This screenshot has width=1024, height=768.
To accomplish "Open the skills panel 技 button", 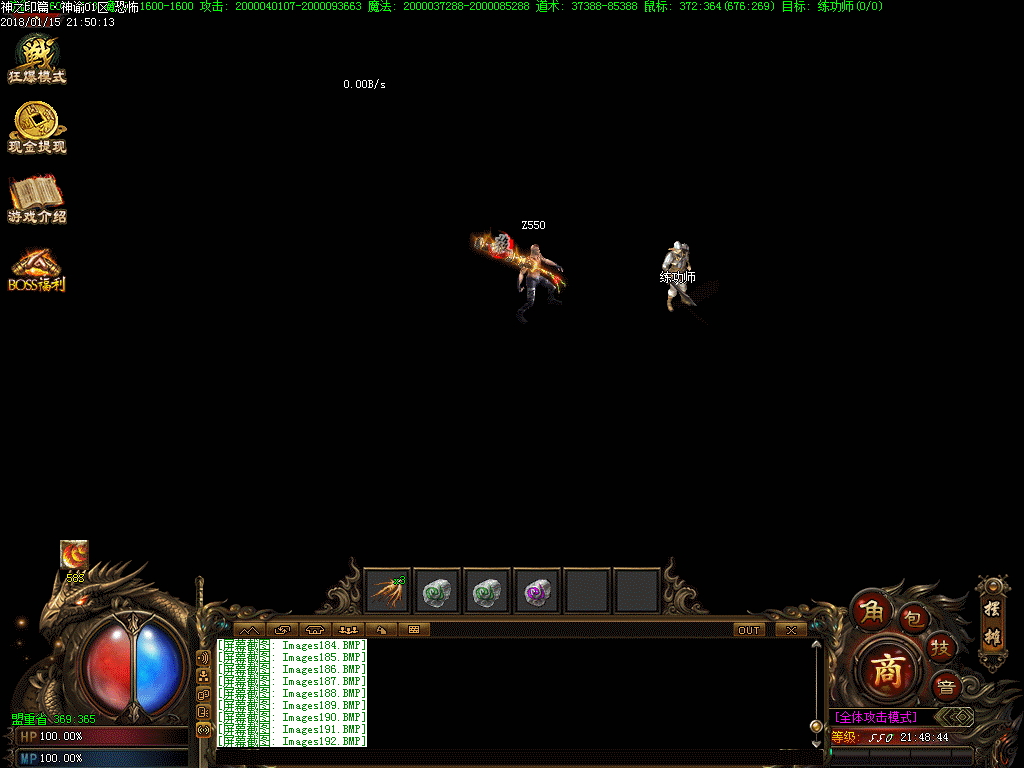I will pyautogui.click(x=940, y=647).
